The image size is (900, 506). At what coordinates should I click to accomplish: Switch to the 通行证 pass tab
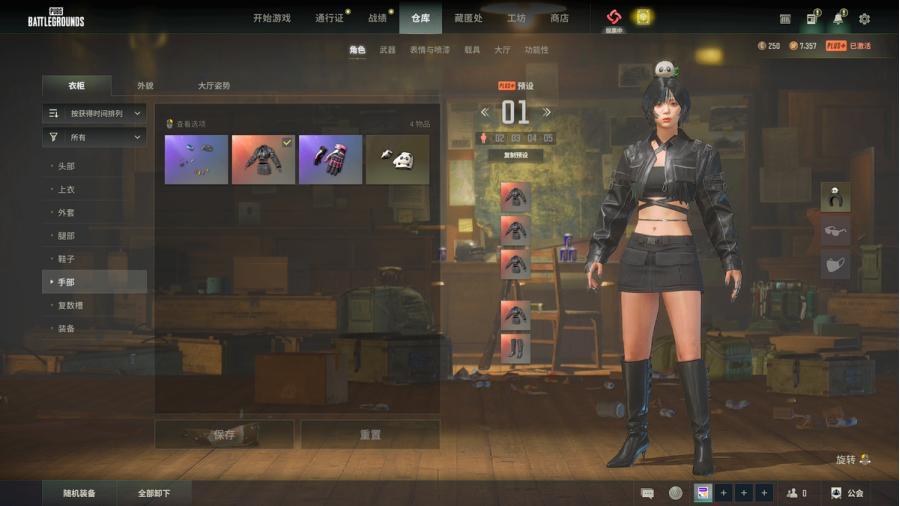pos(329,18)
